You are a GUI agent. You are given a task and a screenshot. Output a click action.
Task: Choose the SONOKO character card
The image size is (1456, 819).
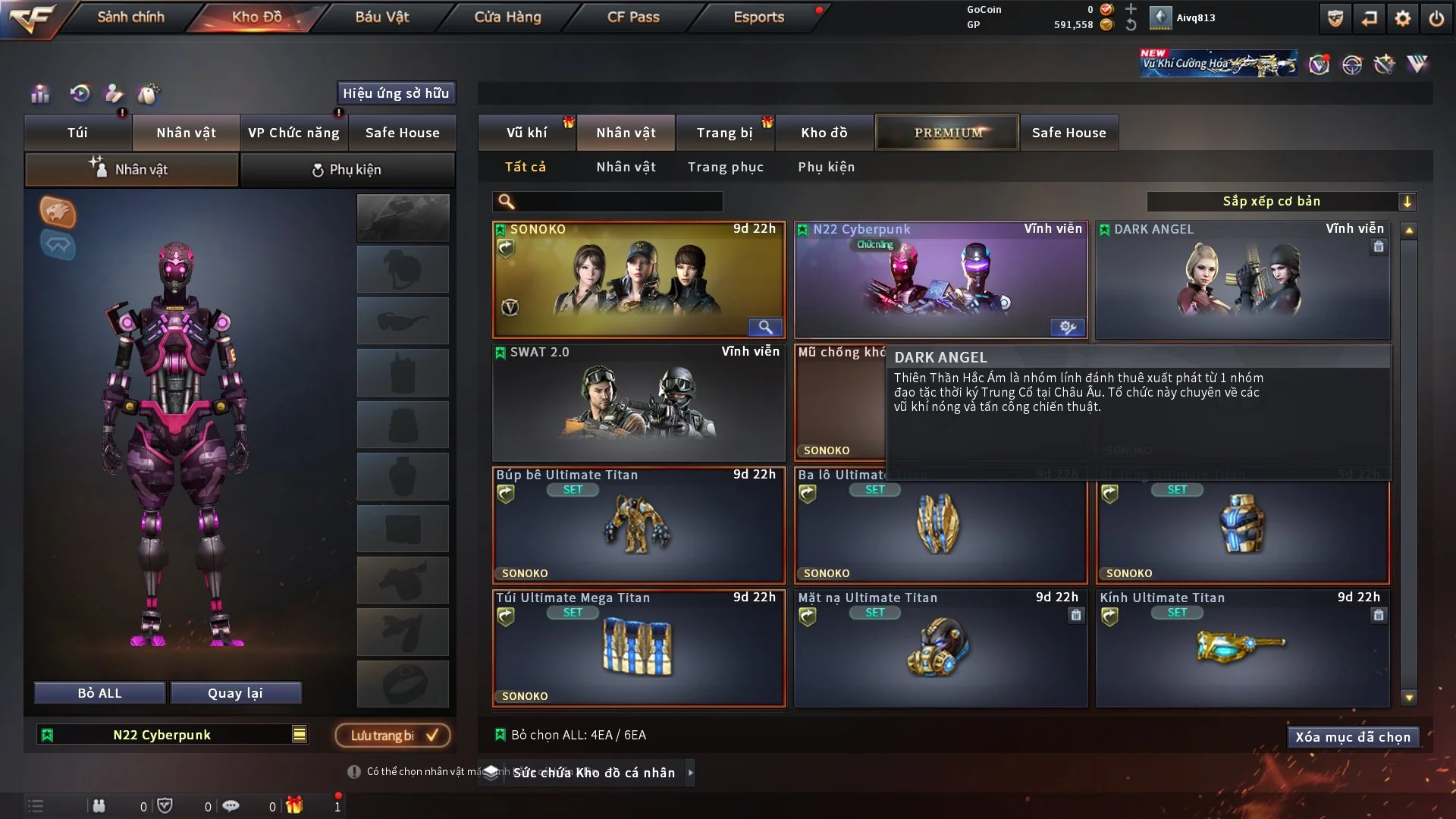tap(639, 281)
